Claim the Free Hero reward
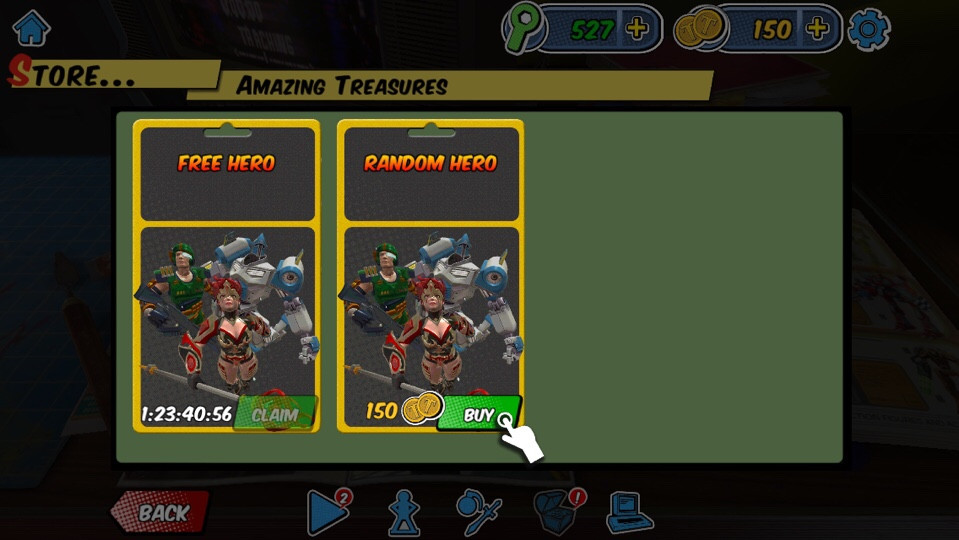Image resolution: width=959 pixels, height=540 pixels. coord(275,414)
